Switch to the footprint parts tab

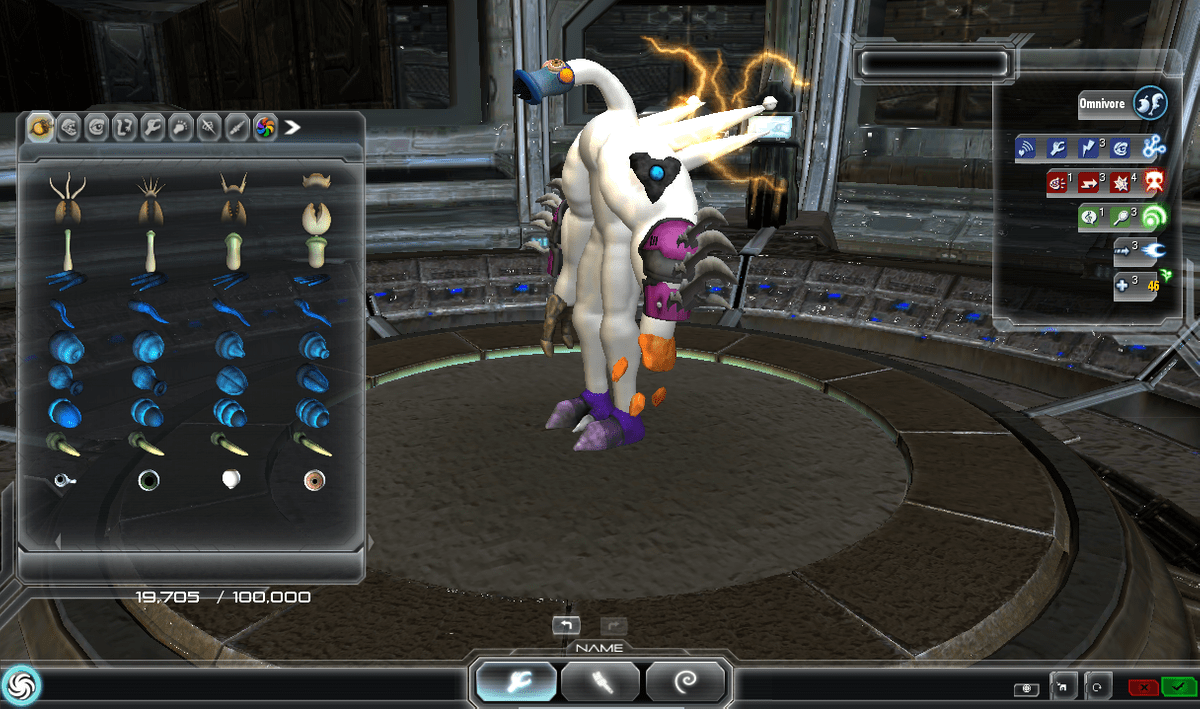(181, 127)
